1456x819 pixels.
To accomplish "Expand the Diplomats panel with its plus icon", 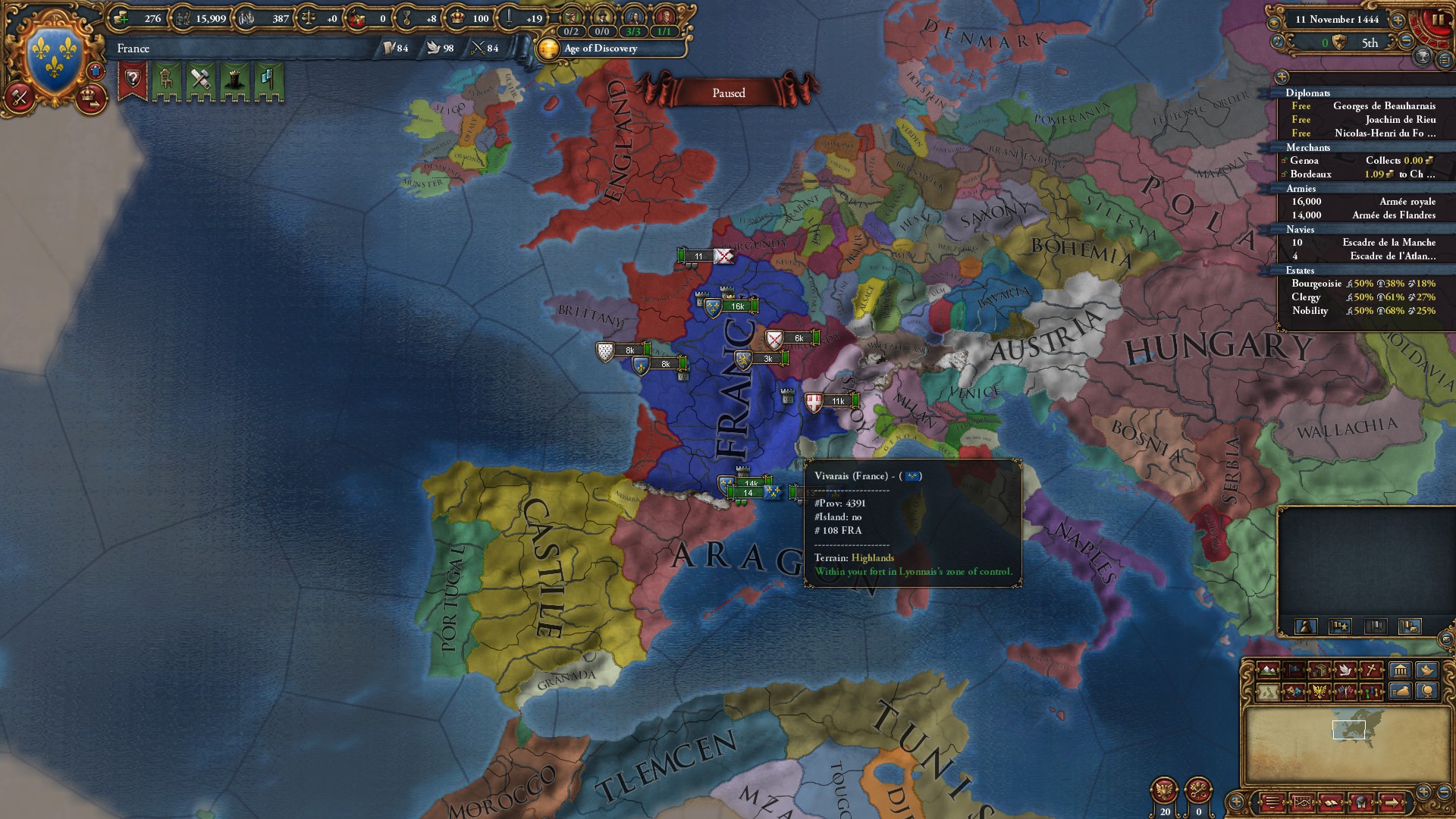I will tap(1282, 77).
